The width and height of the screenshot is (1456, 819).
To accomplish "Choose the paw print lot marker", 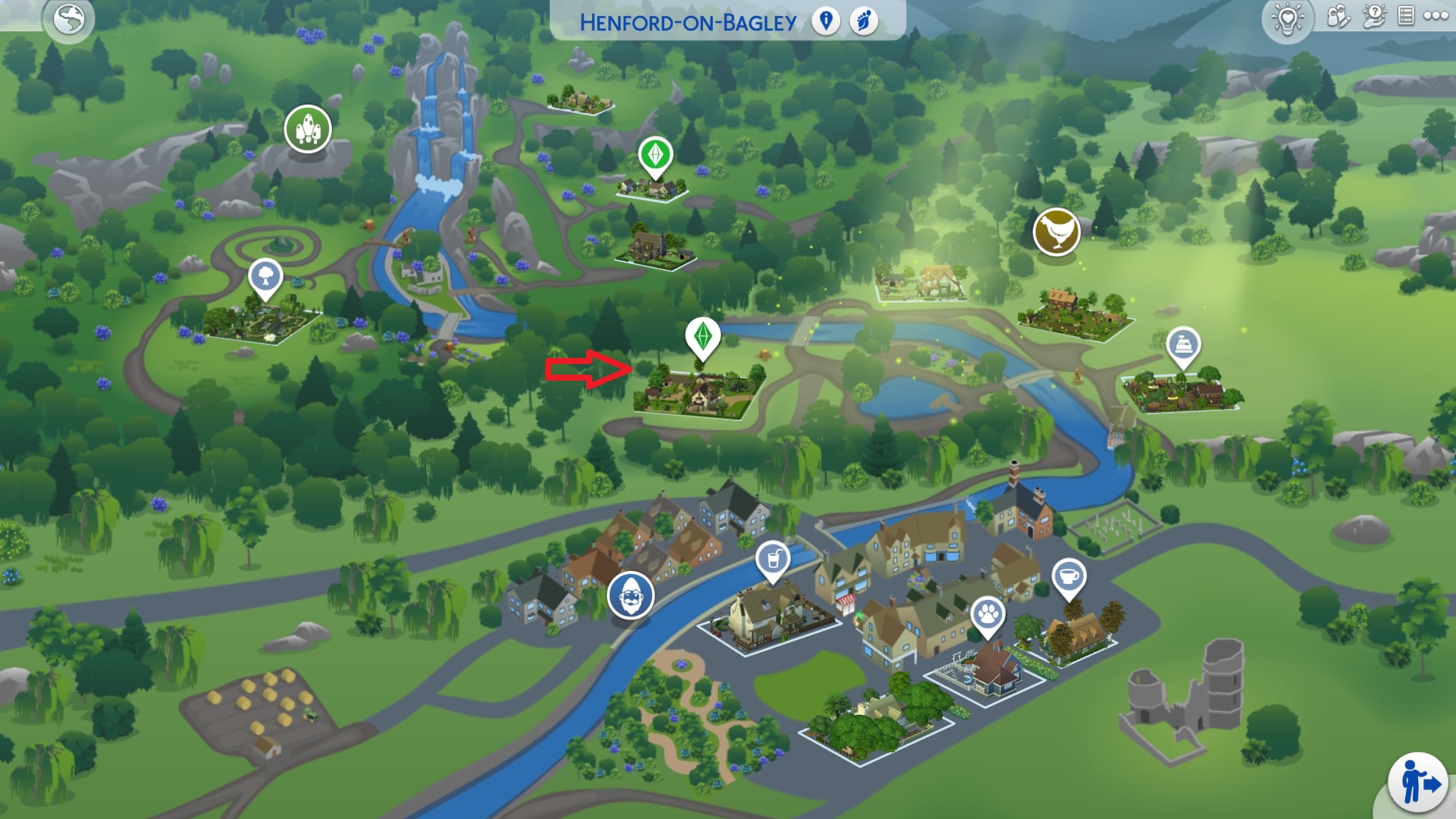I will point(987,614).
